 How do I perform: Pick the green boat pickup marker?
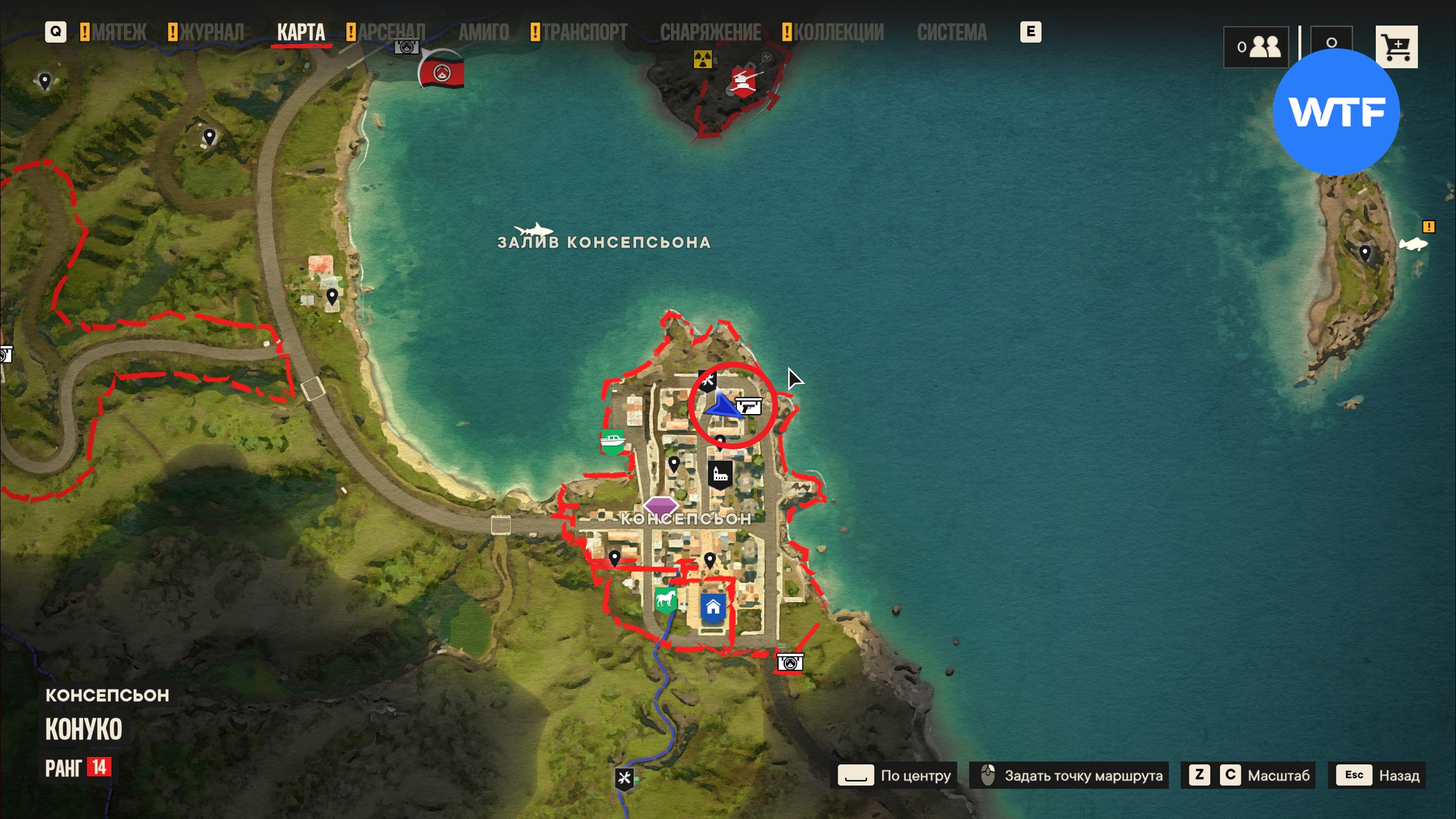(612, 441)
